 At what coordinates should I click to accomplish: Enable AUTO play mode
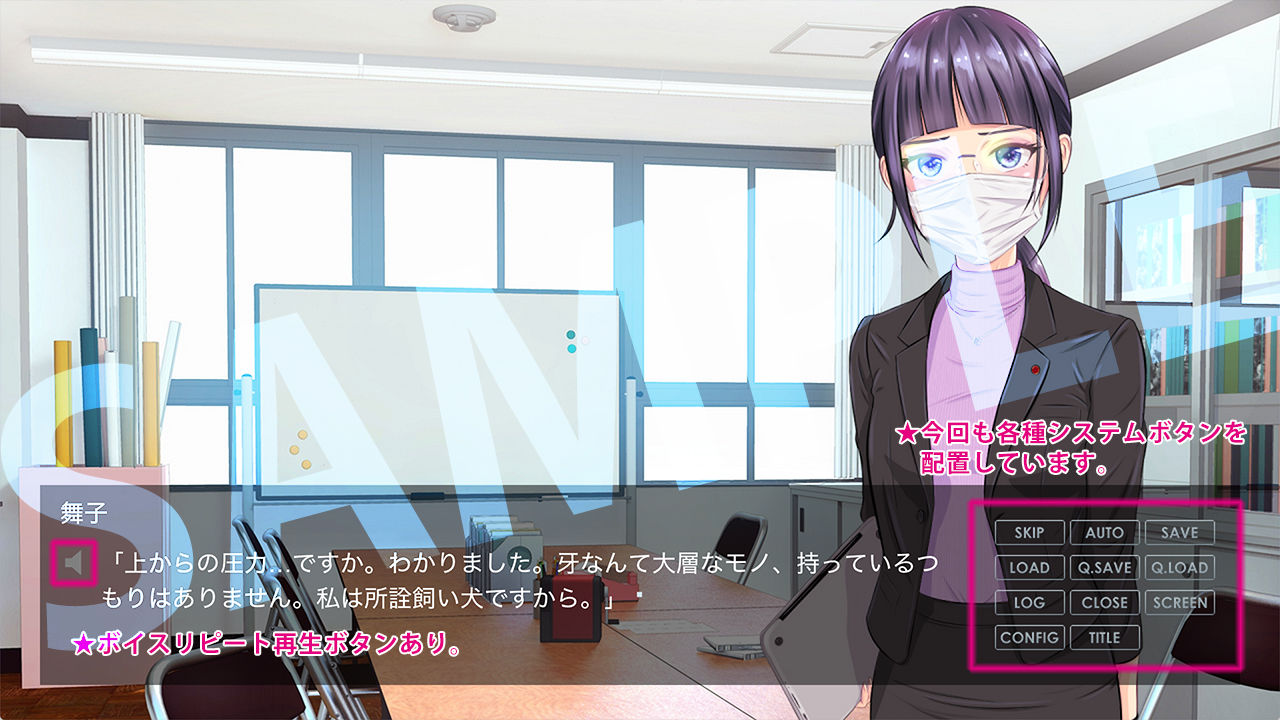1102,533
